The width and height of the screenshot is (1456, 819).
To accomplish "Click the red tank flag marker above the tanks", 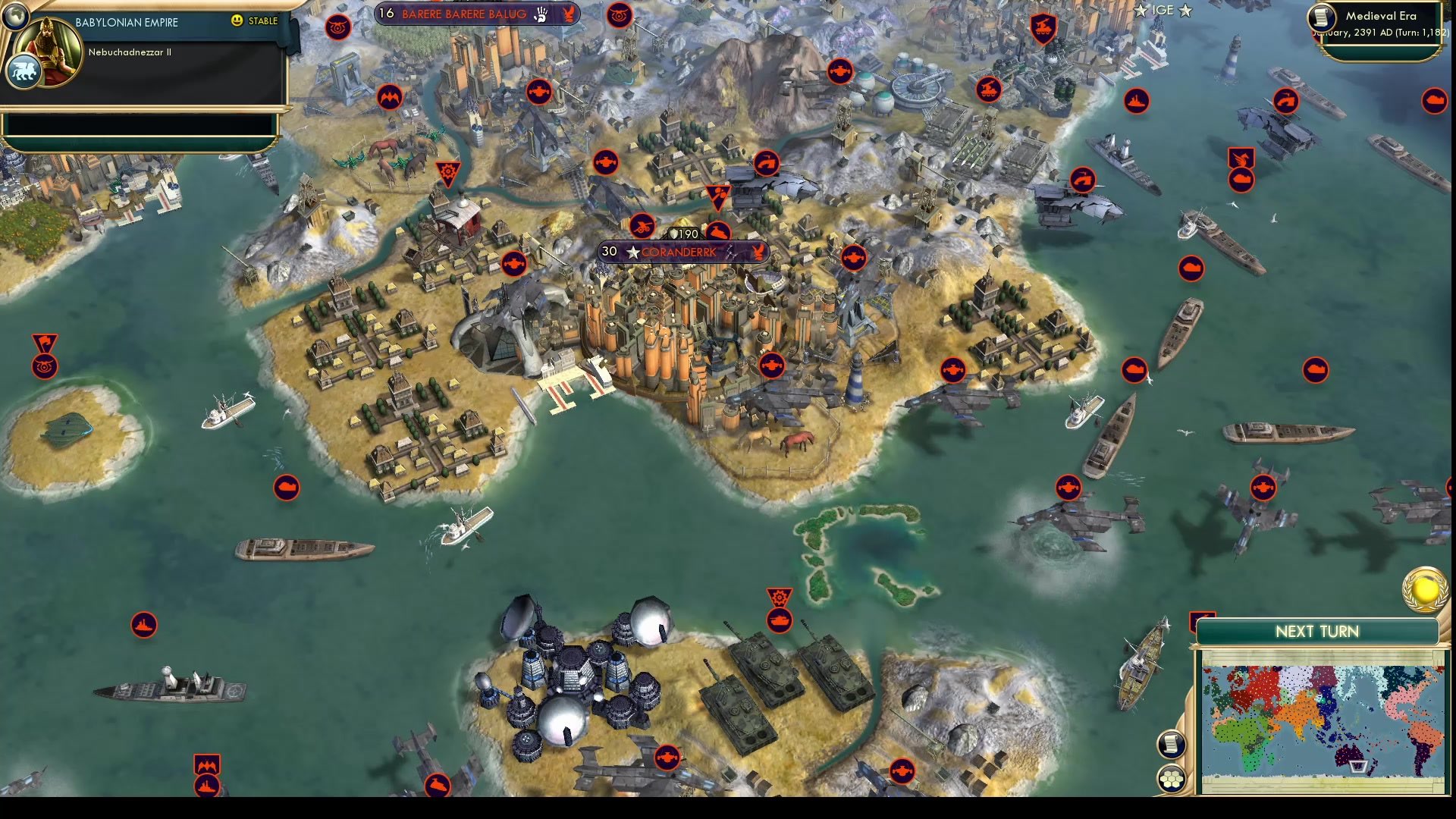I will click(780, 598).
